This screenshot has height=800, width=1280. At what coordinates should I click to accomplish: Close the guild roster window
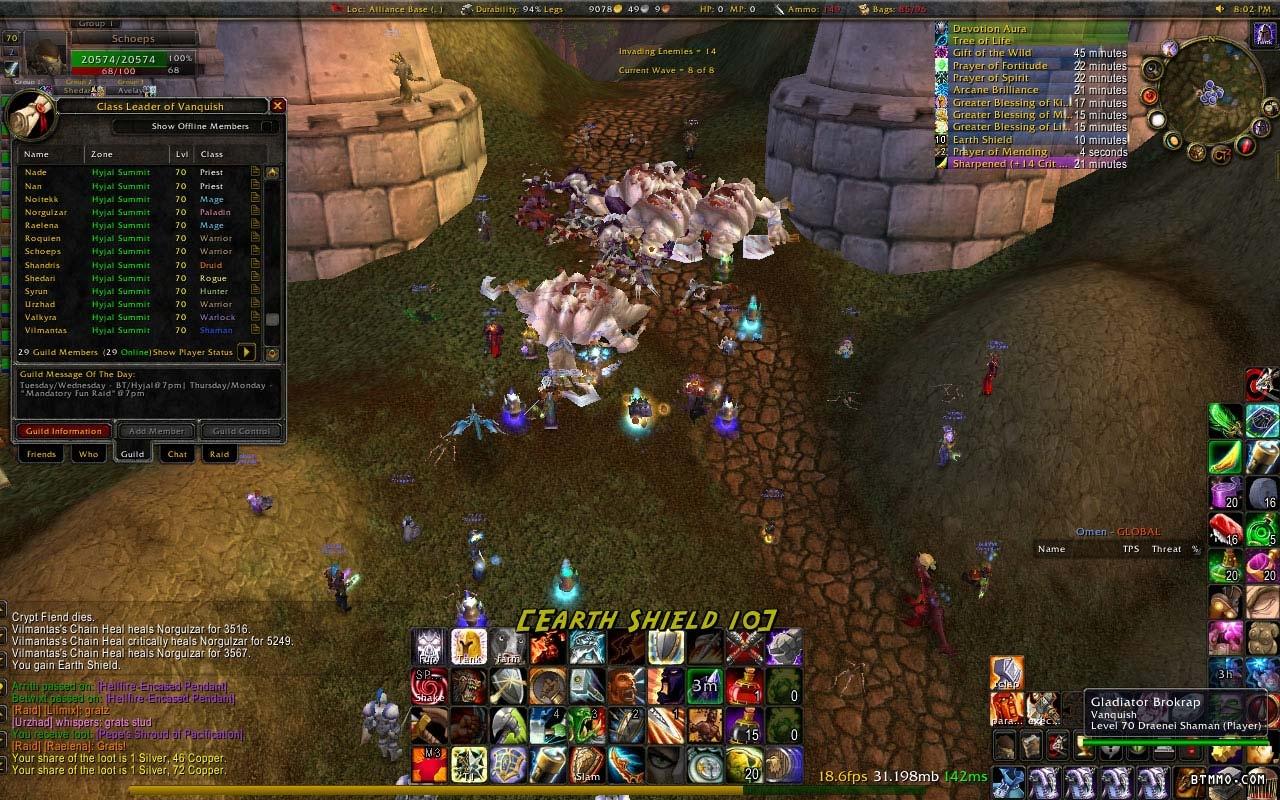[278, 105]
